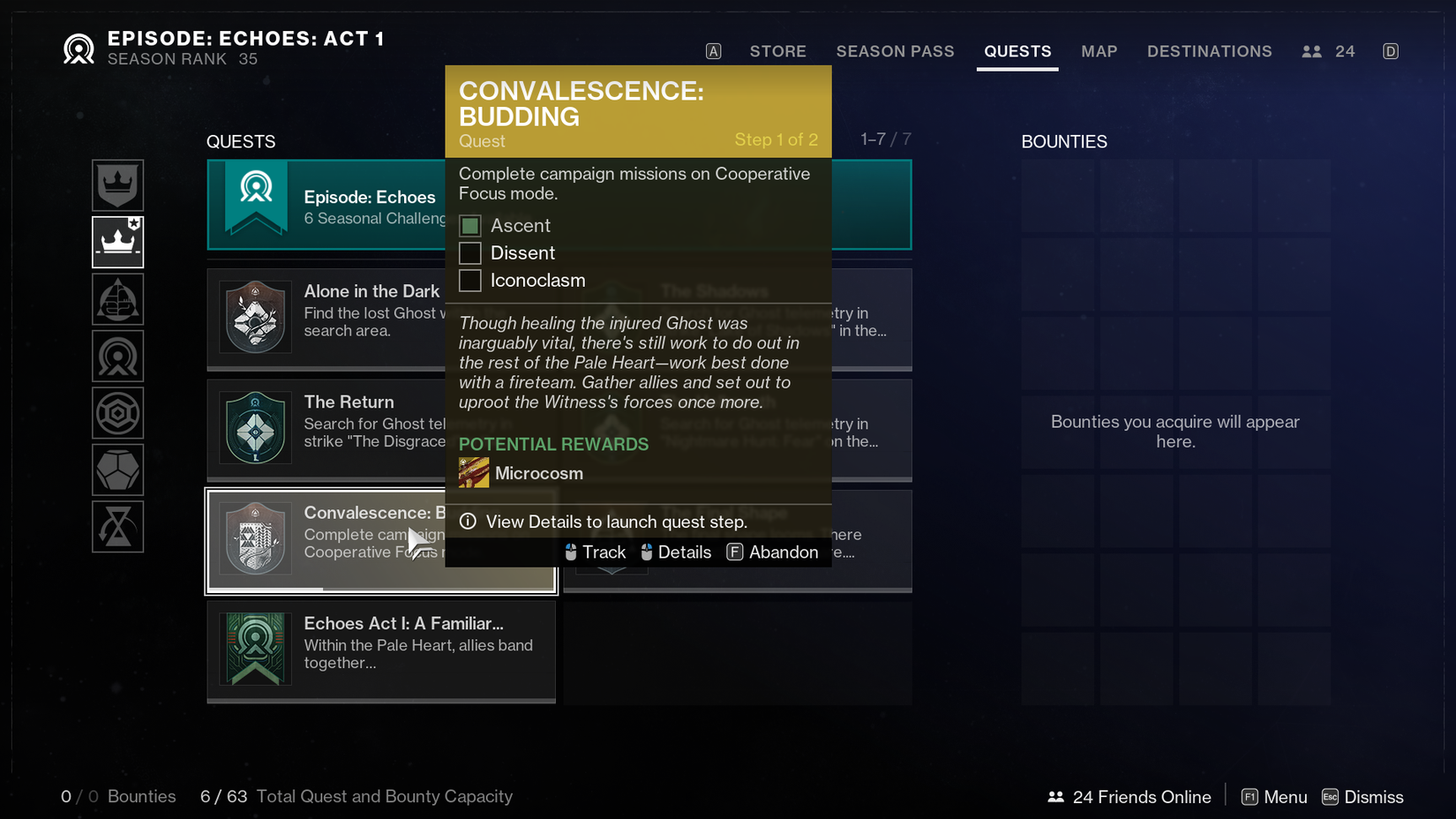Select the crown quest filter icon
This screenshot has height=819, width=1456.
(117, 185)
